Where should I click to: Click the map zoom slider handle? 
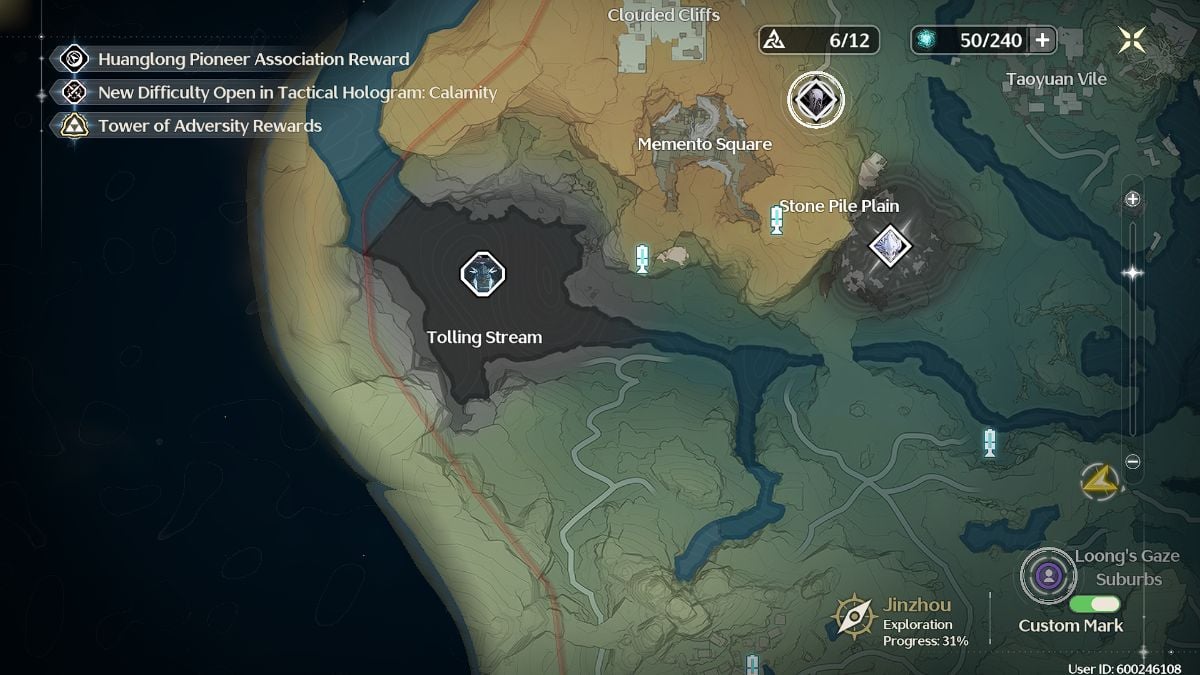pyautogui.click(x=1133, y=272)
